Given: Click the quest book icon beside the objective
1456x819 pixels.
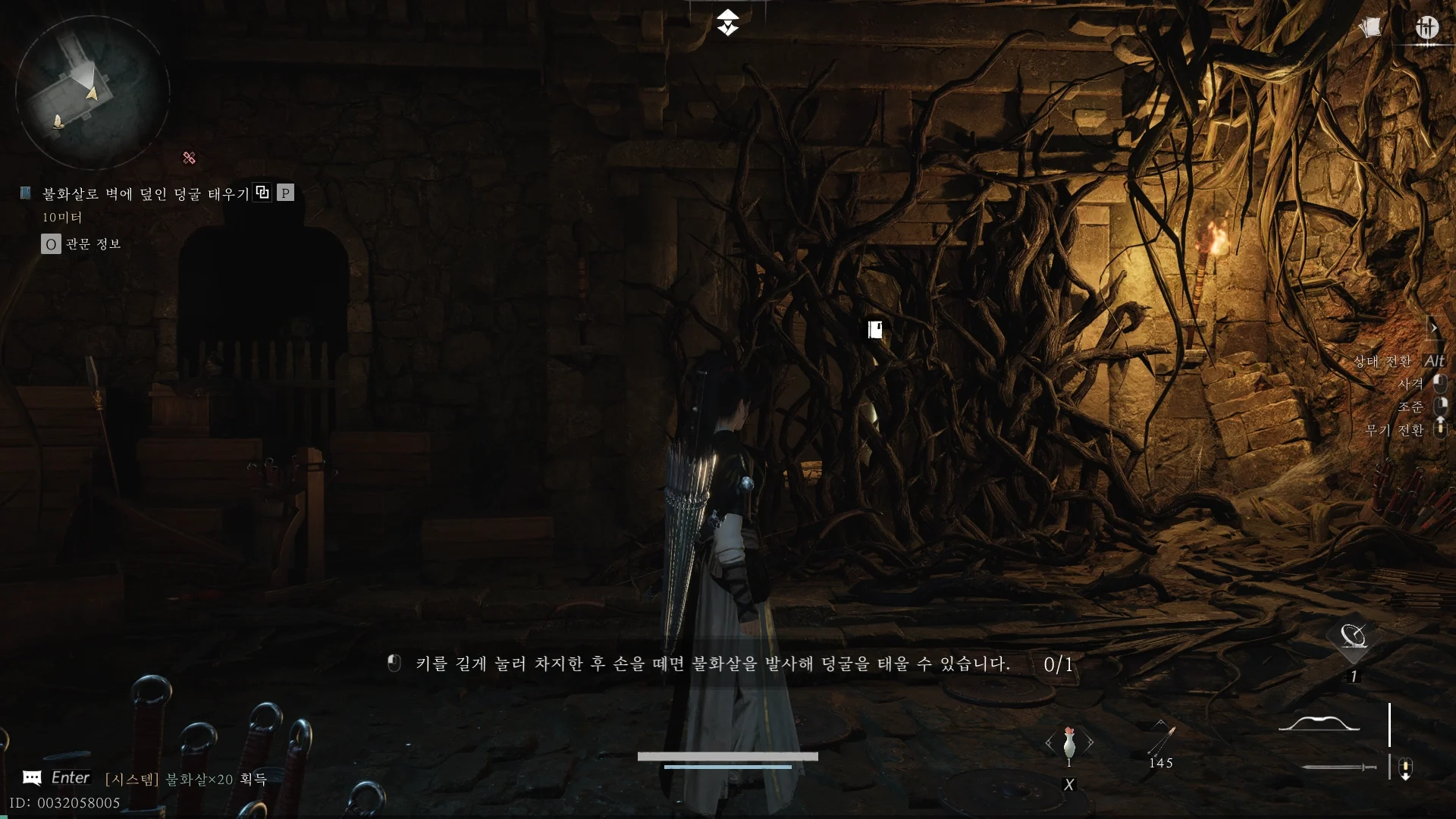Looking at the screenshot, I should 24,193.
